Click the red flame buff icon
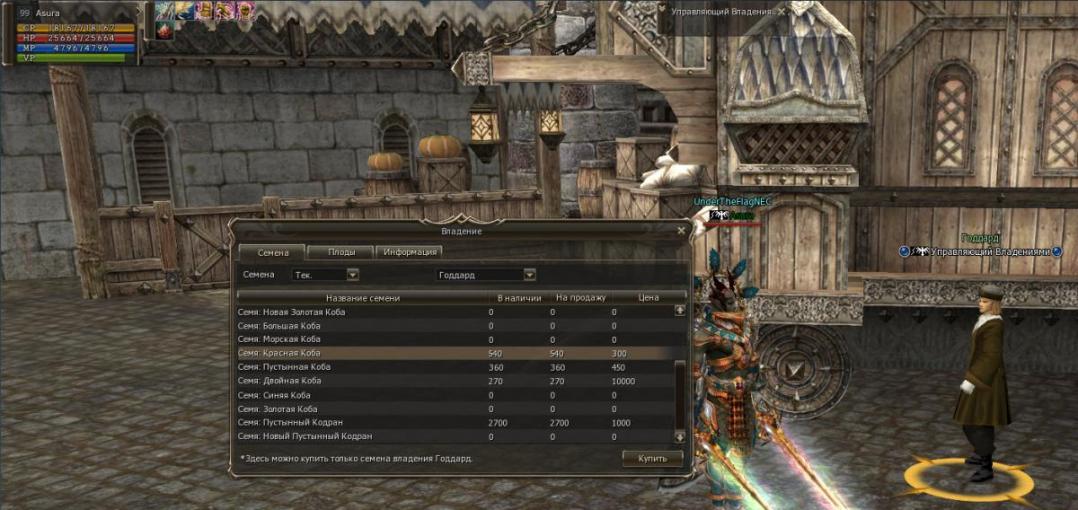 pos(164,31)
